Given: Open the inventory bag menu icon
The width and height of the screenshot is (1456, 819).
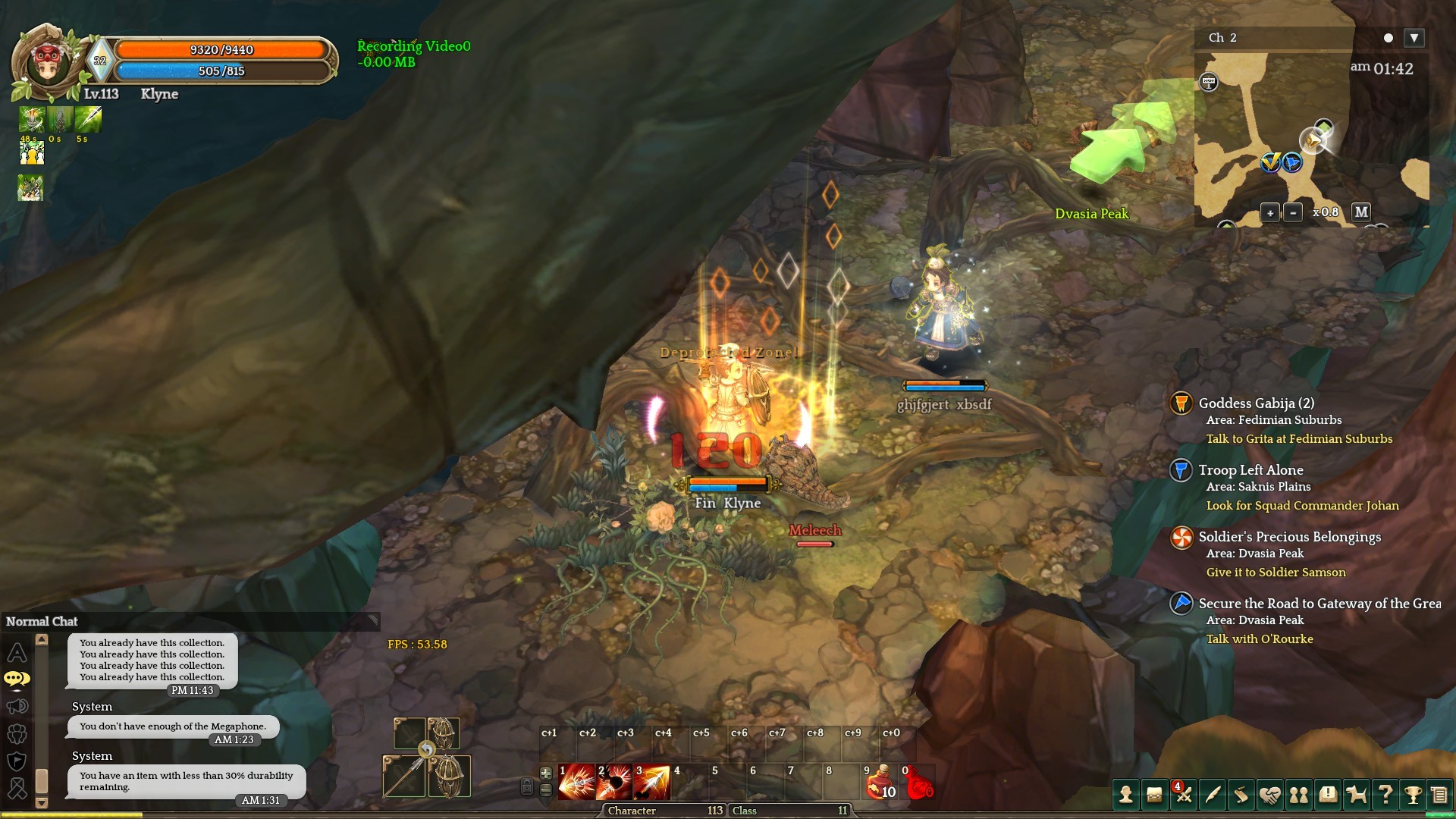Looking at the screenshot, I should (x=1154, y=795).
